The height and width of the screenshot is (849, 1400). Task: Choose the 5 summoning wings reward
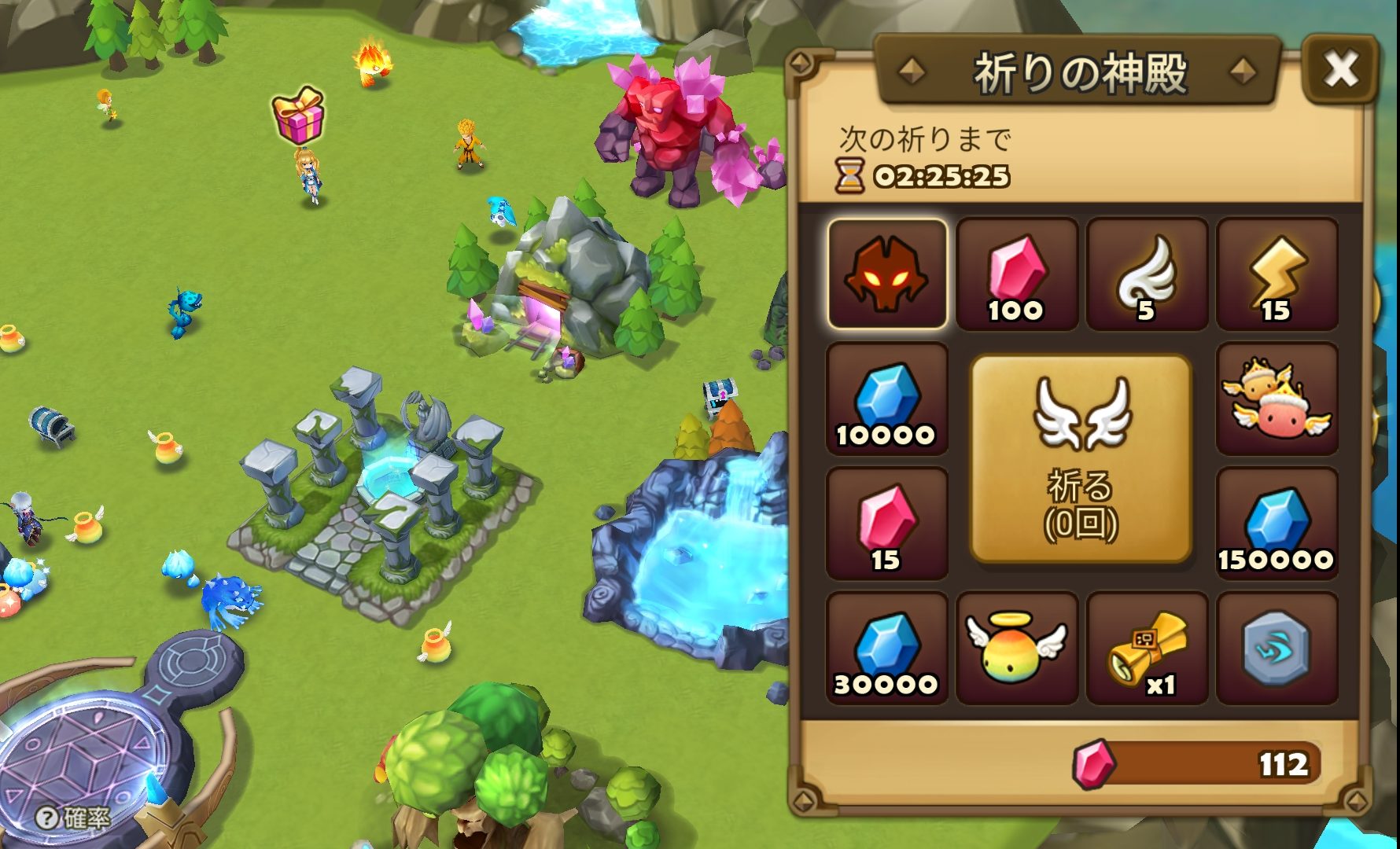click(1148, 275)
